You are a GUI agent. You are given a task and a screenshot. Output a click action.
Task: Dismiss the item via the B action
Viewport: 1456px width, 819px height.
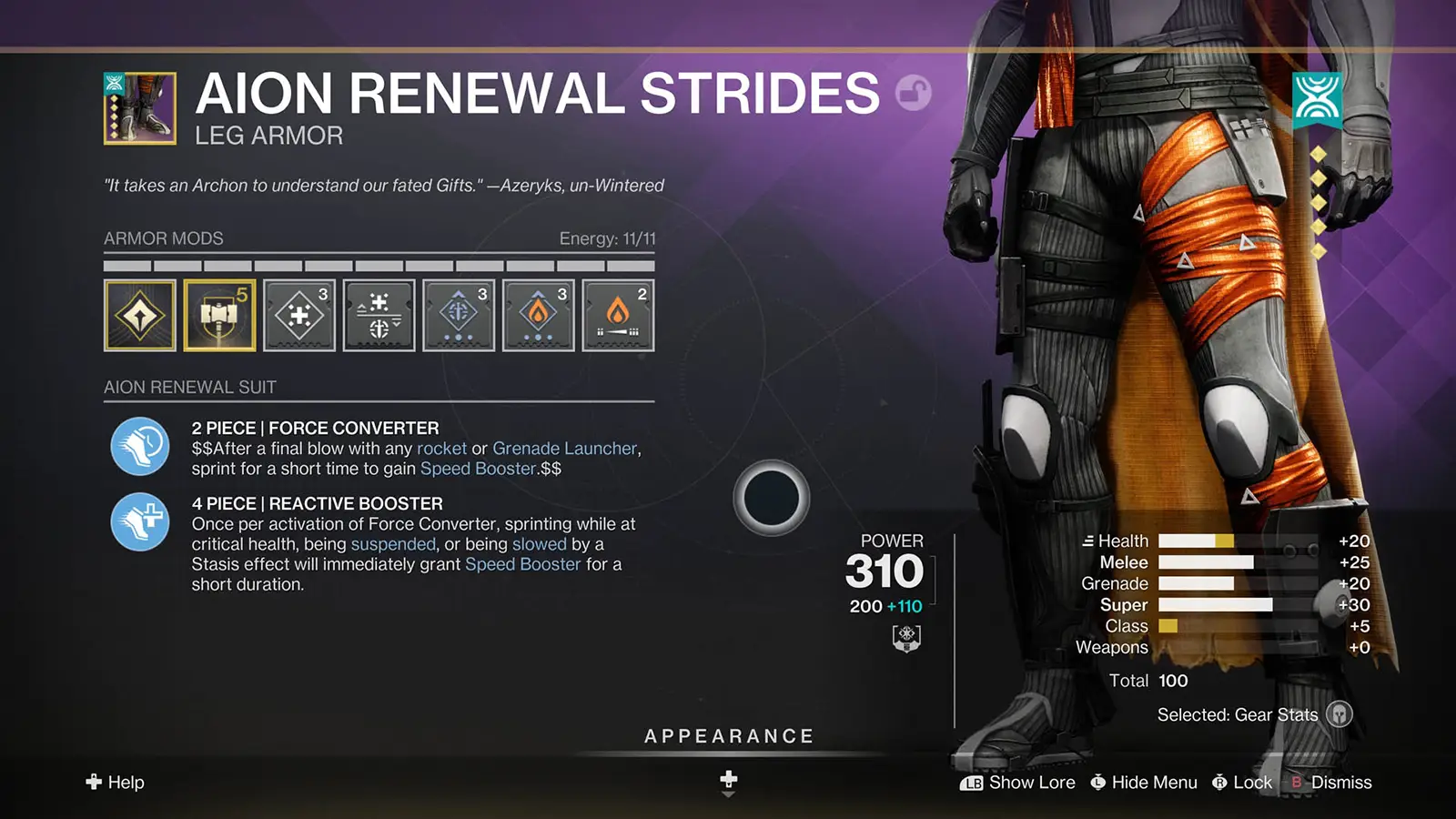[x=1342, y=783]
